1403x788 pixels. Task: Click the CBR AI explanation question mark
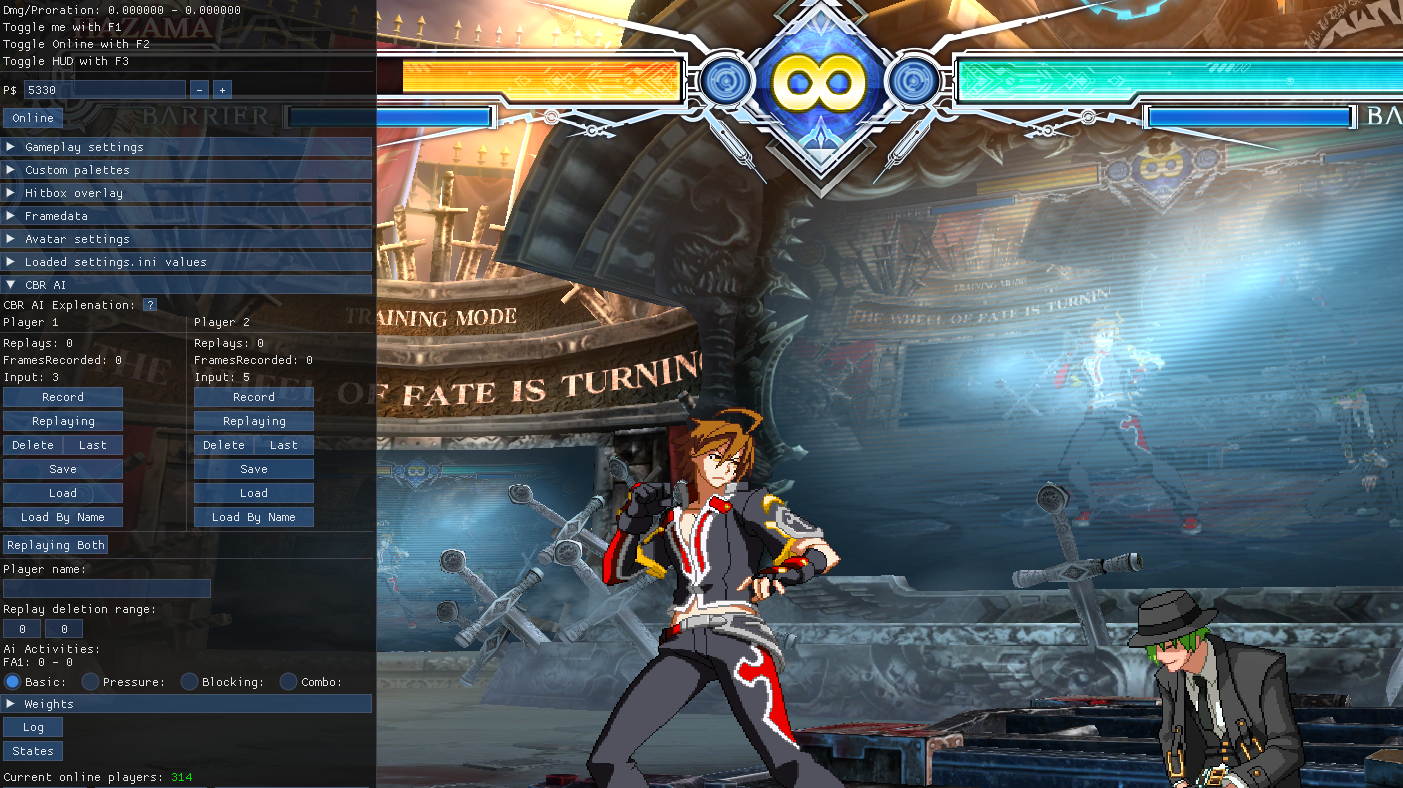click(150, 305)
